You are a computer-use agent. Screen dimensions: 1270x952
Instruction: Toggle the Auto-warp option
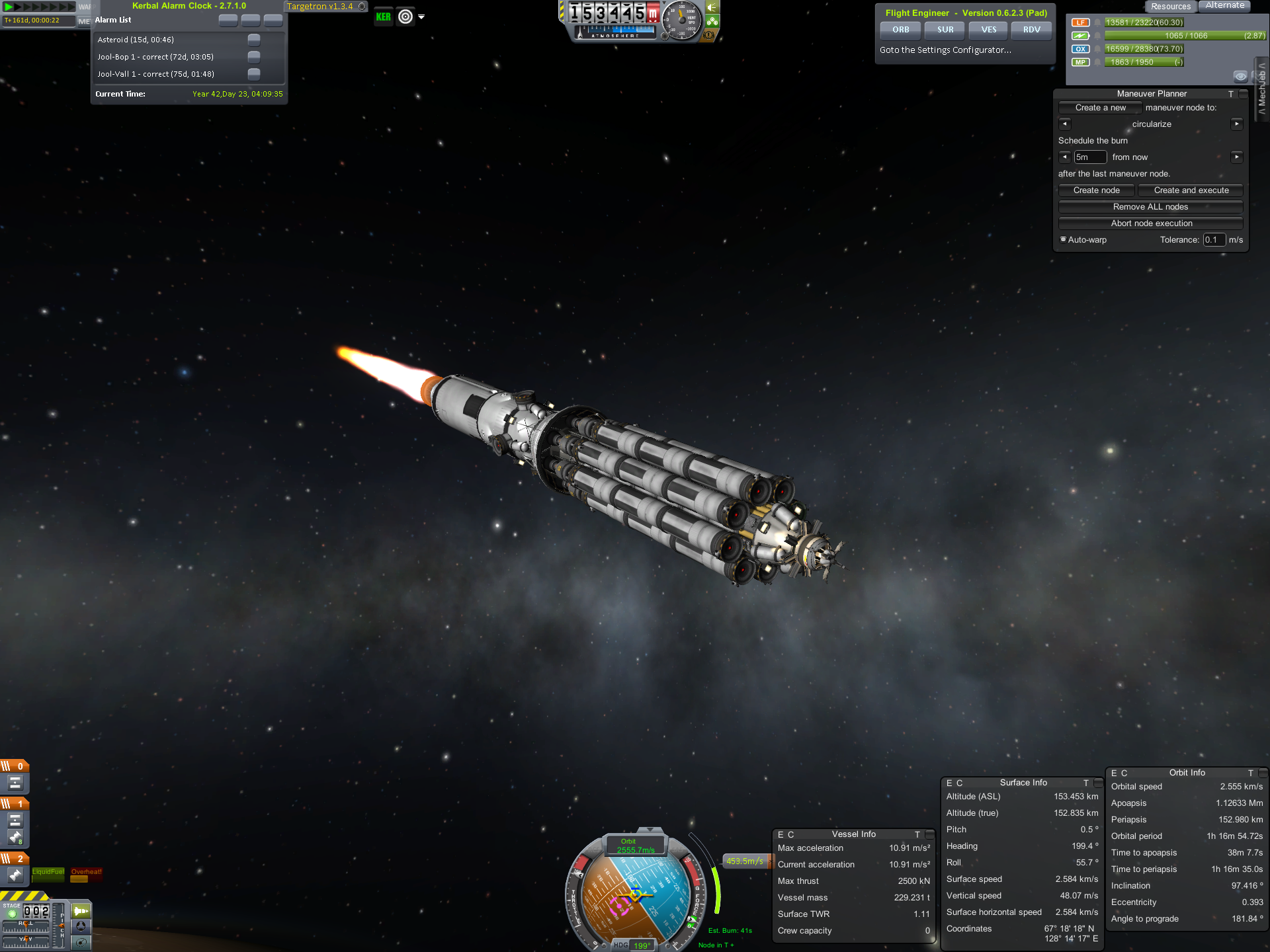pos(1064,239)
